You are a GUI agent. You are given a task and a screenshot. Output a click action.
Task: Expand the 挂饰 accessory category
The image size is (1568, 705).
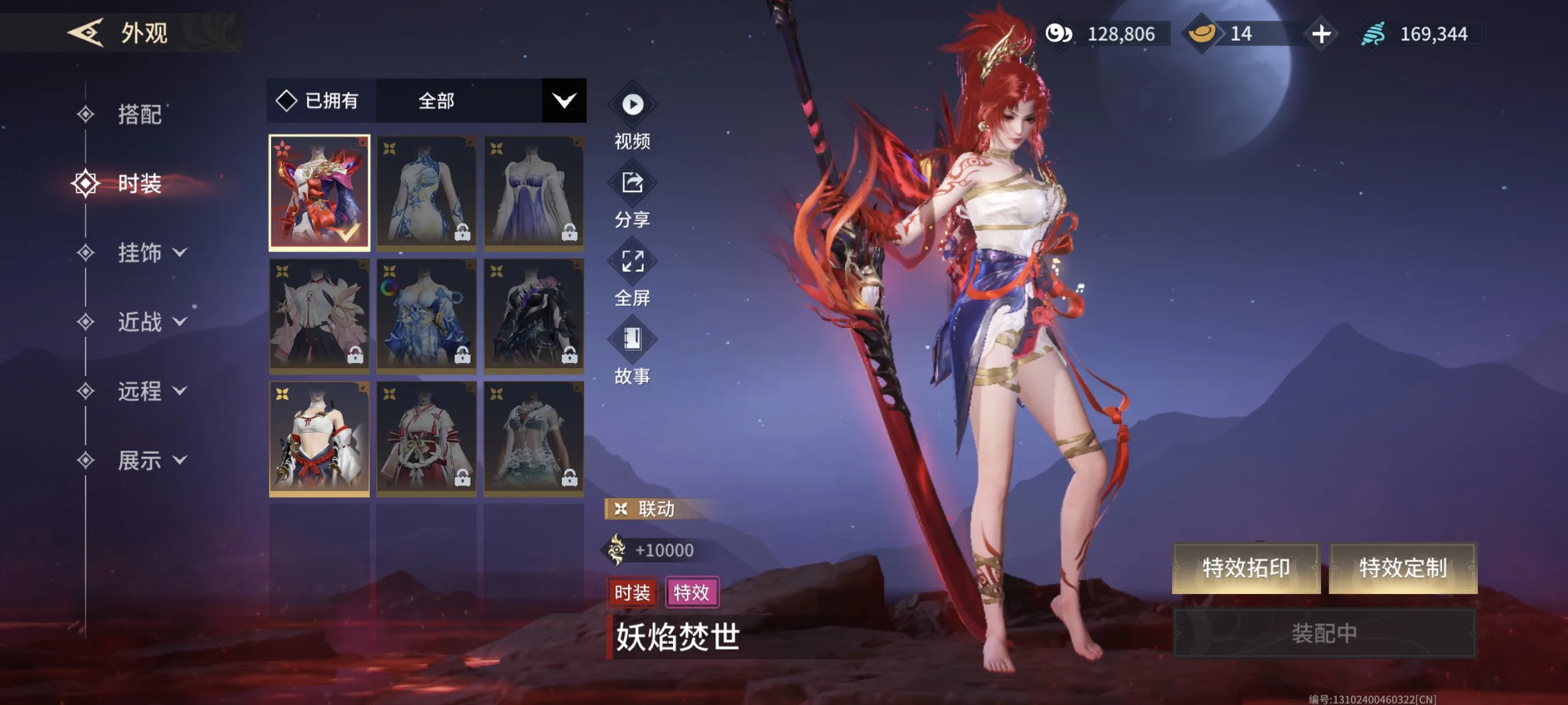[151, 253]
